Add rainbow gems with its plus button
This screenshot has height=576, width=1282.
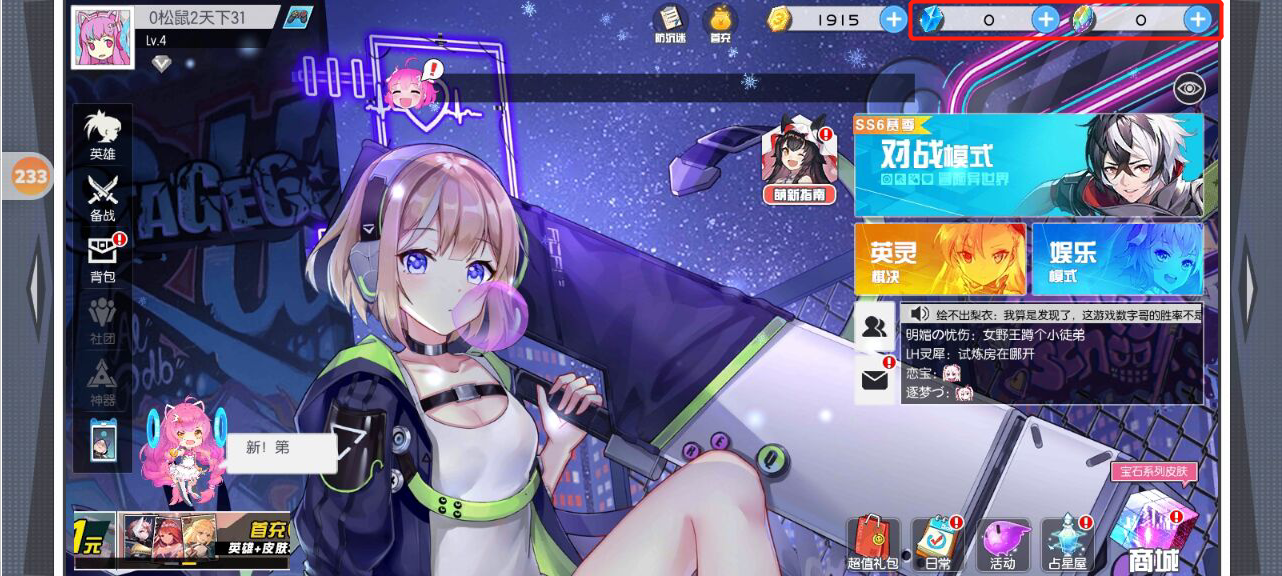(1197, 19)
